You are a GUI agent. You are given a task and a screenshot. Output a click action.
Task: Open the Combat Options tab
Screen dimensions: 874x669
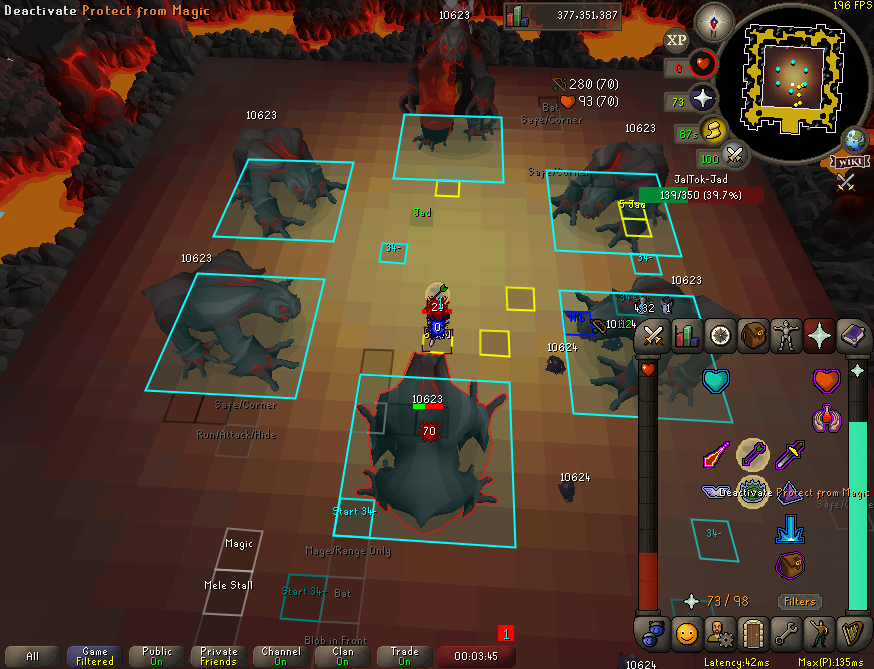coord(654,336)
